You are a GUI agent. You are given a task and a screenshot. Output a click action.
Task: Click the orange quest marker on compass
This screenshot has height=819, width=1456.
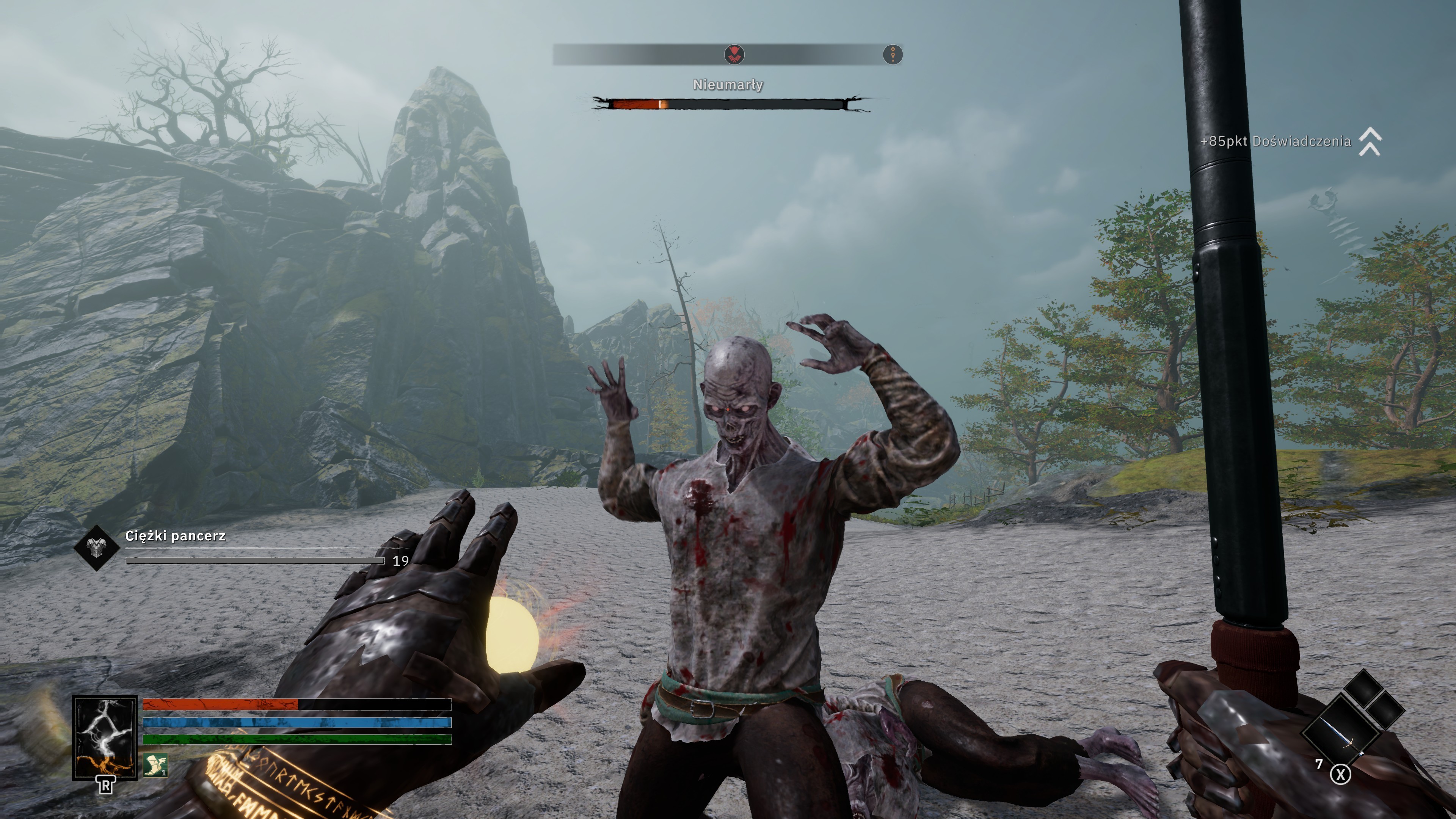(x=893, y=55)
